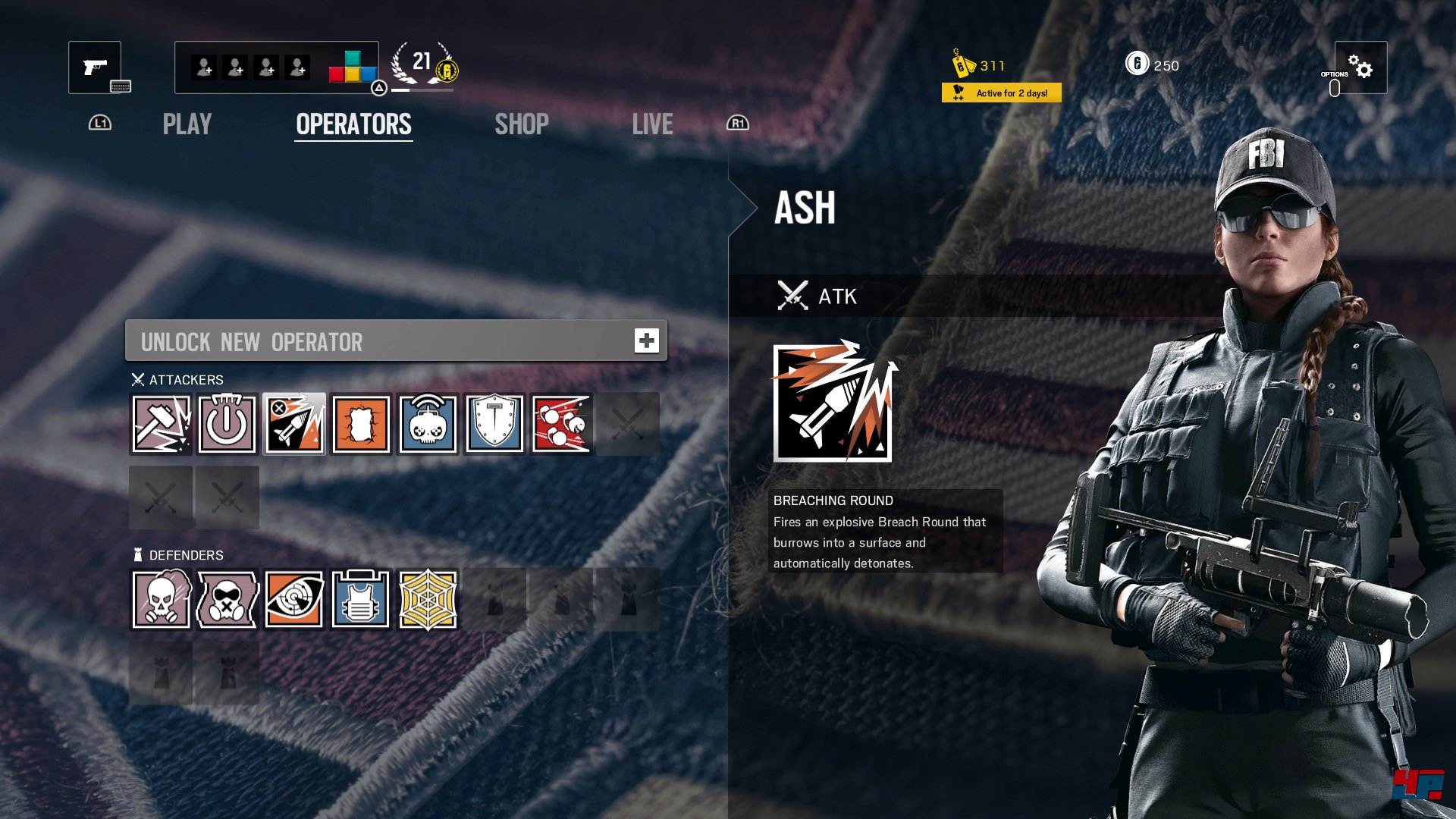The width and height of the screenshot is (1456, 819).
Task: Choose the blue shield attacker icon
Action: (x=494, y=424)
